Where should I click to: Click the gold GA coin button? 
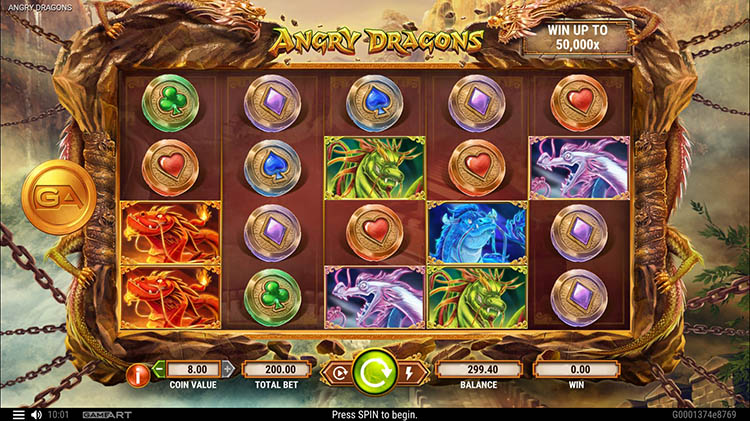coord(58,196)
